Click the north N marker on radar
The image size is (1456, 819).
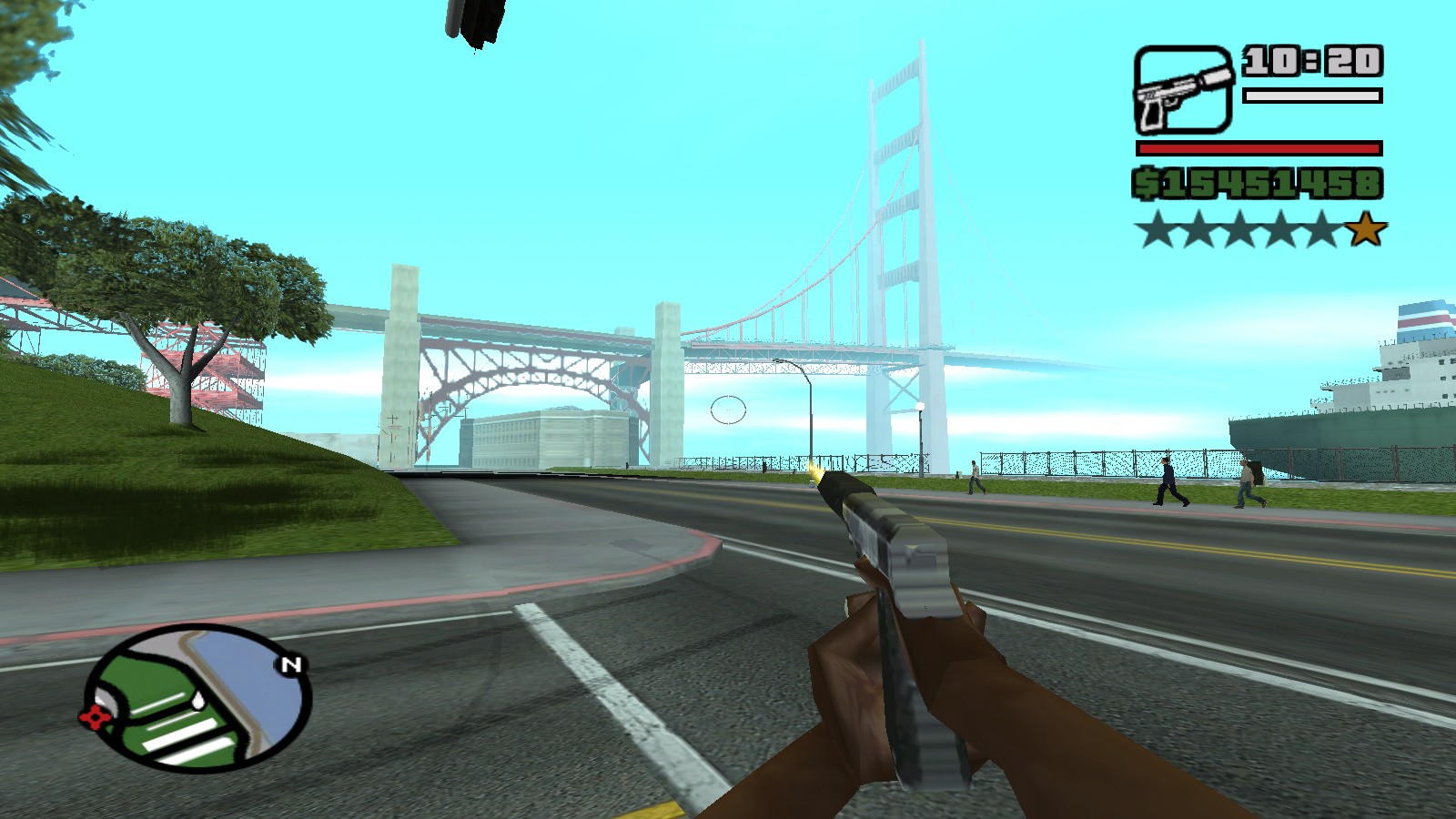(x=290, y=665)
